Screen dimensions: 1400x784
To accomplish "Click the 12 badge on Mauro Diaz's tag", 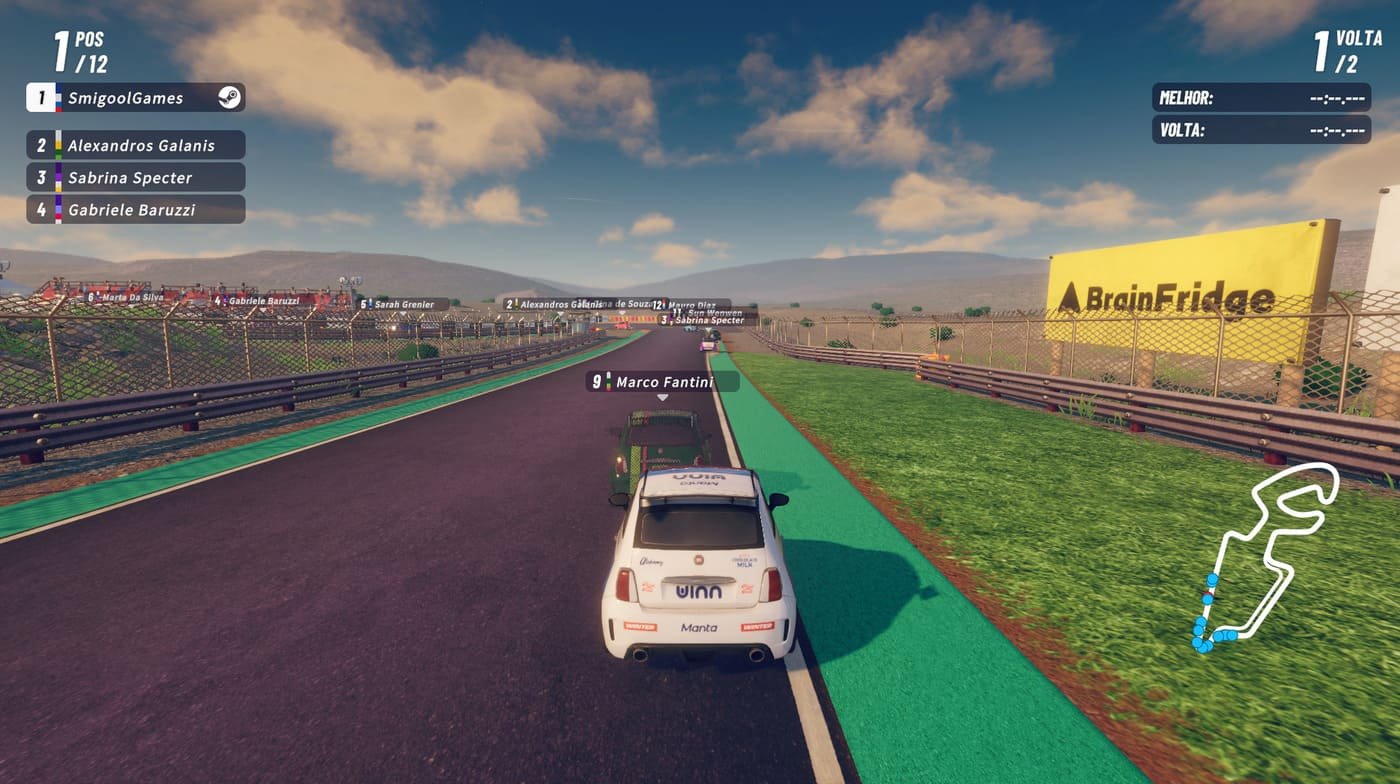I will (x=657, y=303).
